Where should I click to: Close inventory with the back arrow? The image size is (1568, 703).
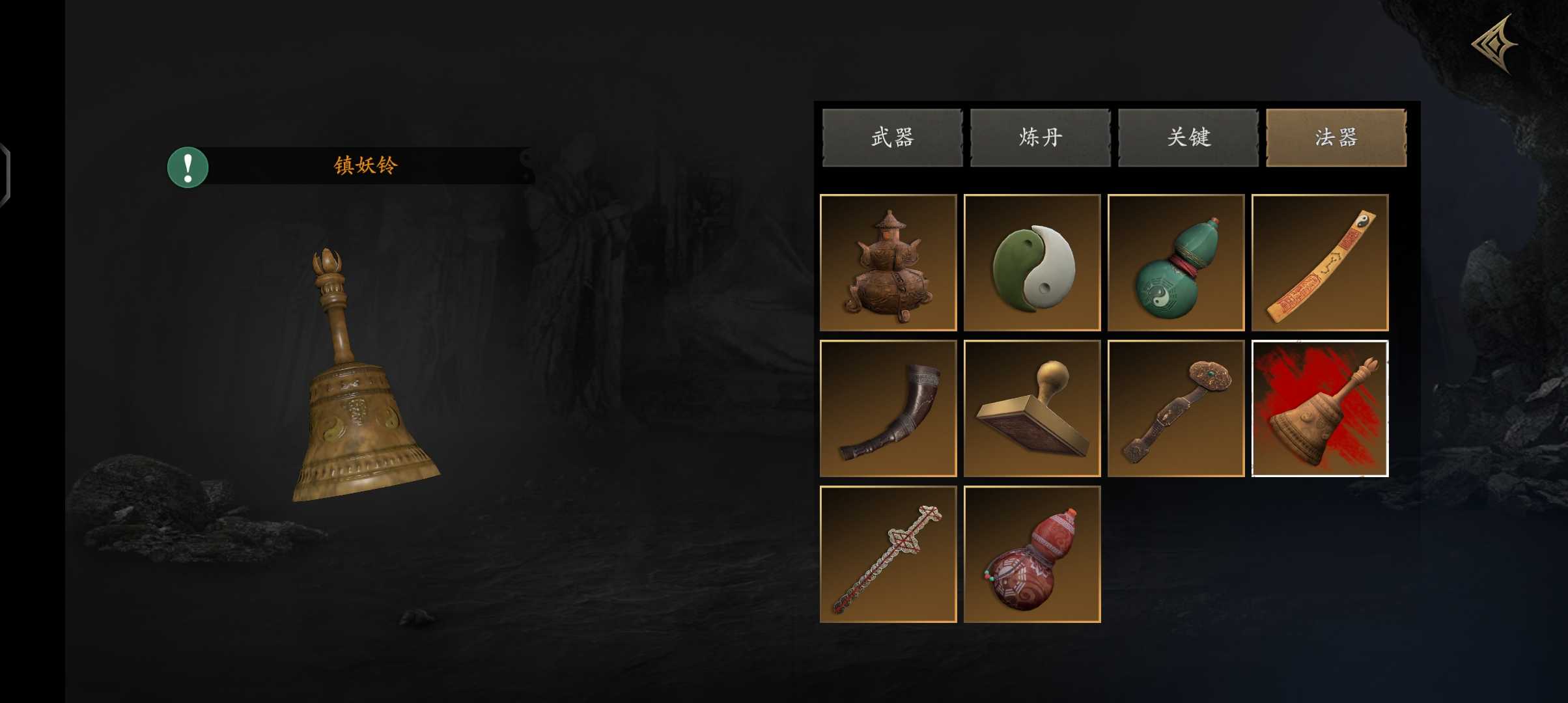pyautogui.click(x=1495, y=44)
